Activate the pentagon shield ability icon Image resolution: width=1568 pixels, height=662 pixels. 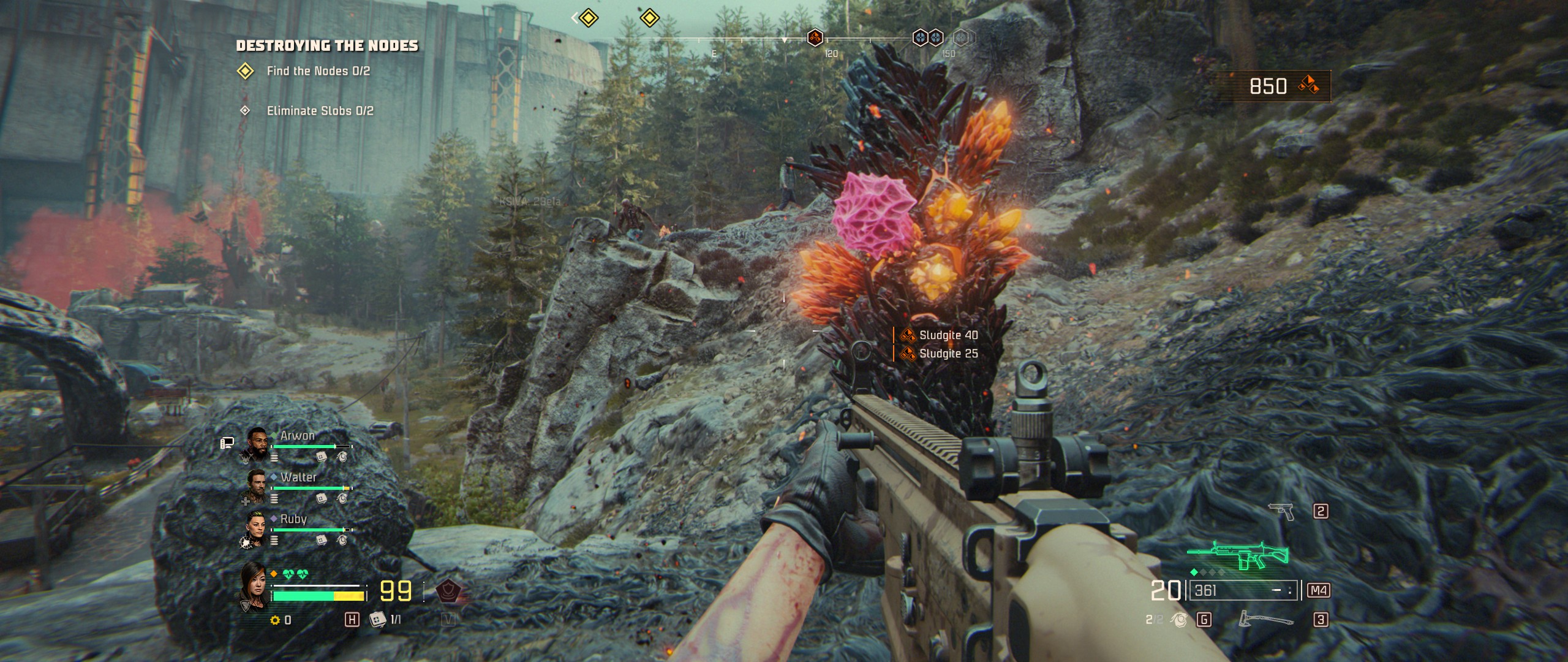(x=449, y=591)
